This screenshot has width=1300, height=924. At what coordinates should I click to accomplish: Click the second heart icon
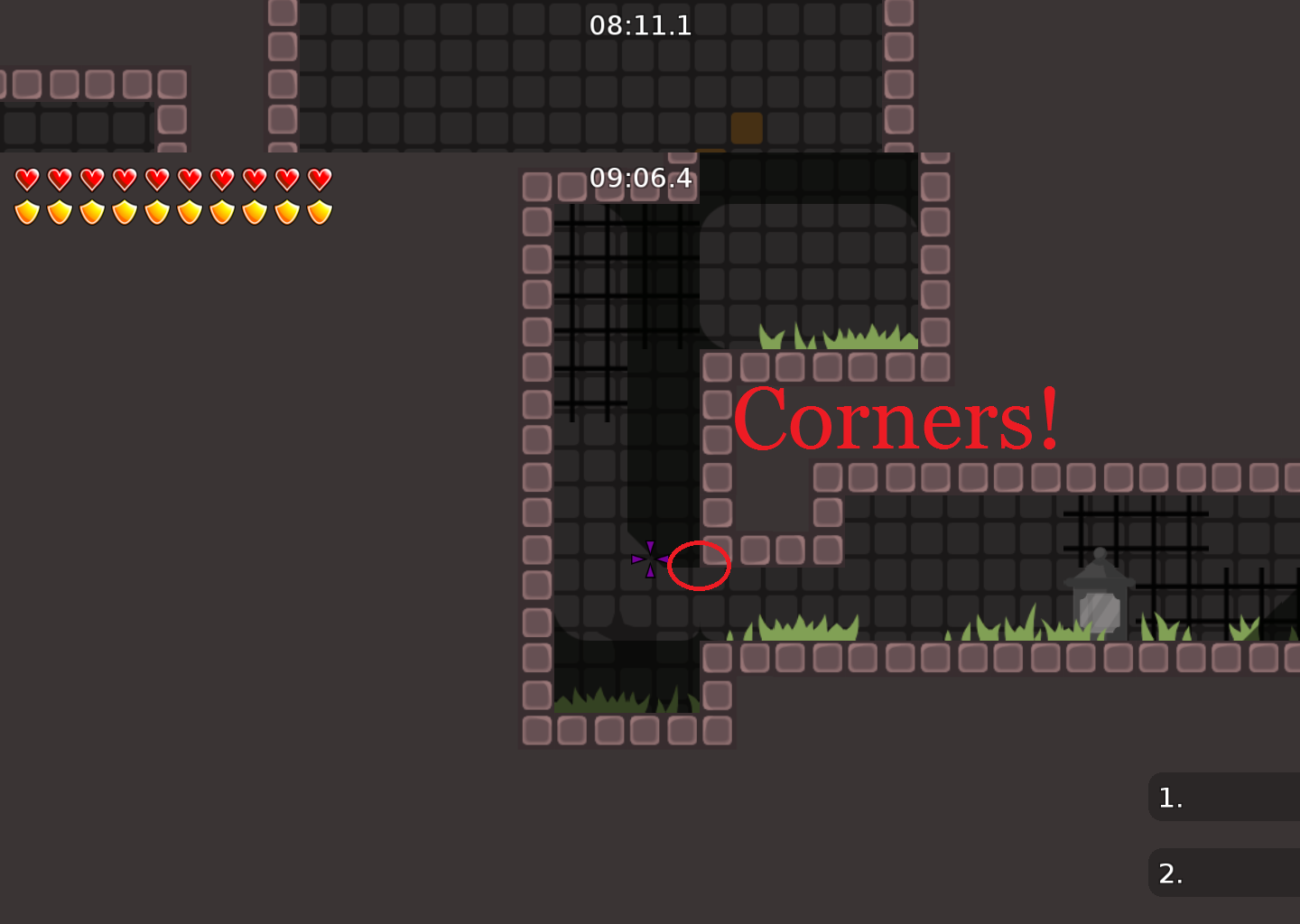pos(60,178)
